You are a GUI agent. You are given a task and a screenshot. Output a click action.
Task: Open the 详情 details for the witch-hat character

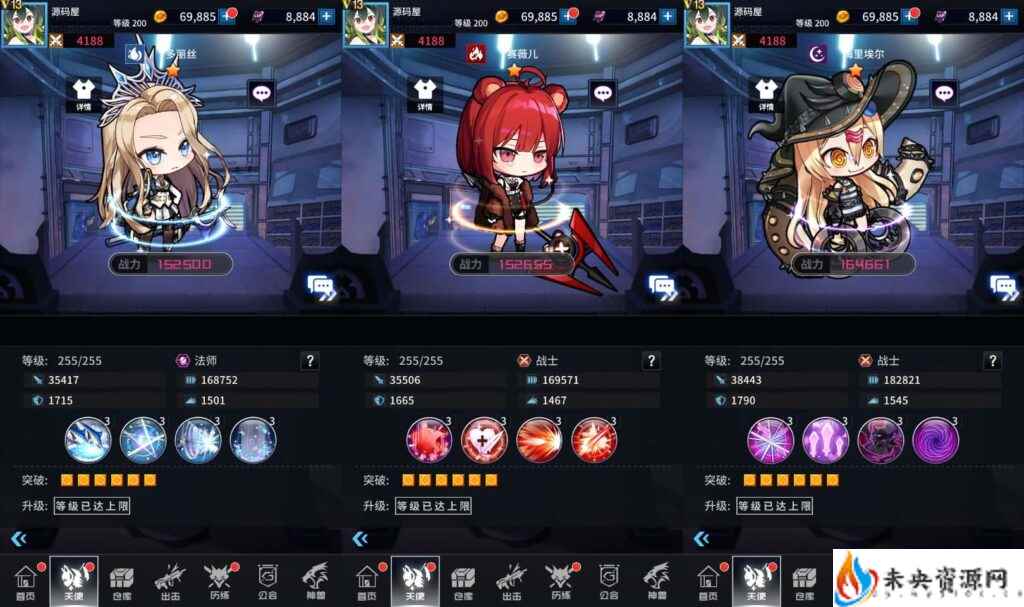tap(765, 95)
